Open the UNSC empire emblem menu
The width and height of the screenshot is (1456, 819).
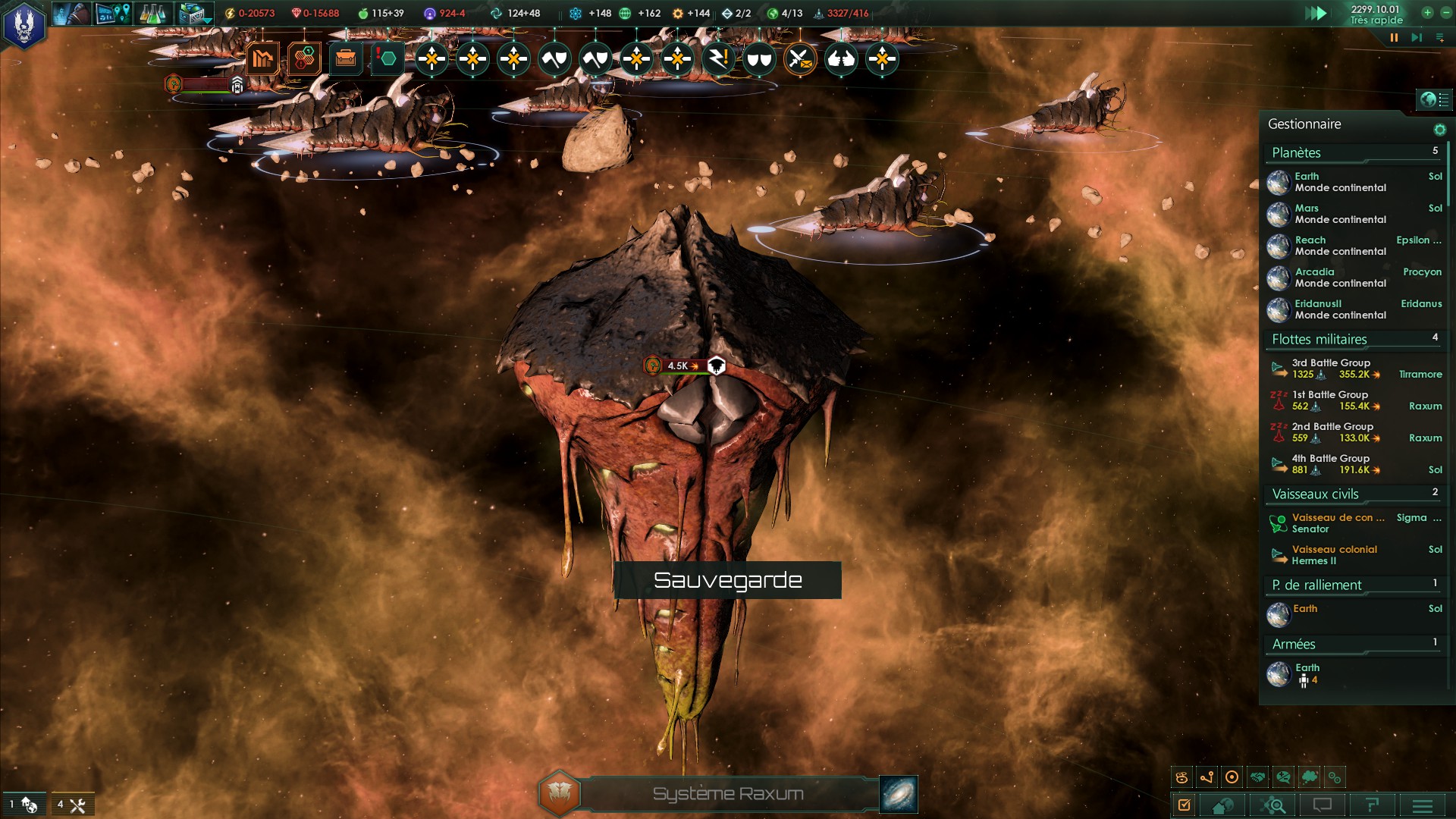24,24
